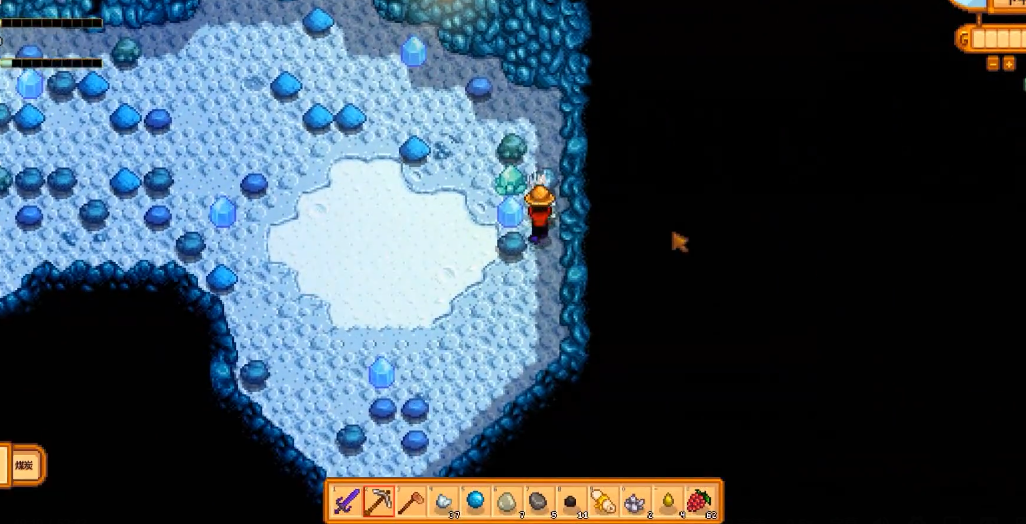Image resolution: width=1026 pixels, height=524 pixels.
Task: Choose the silver ore cluster stack of 2
Action: 635,501
